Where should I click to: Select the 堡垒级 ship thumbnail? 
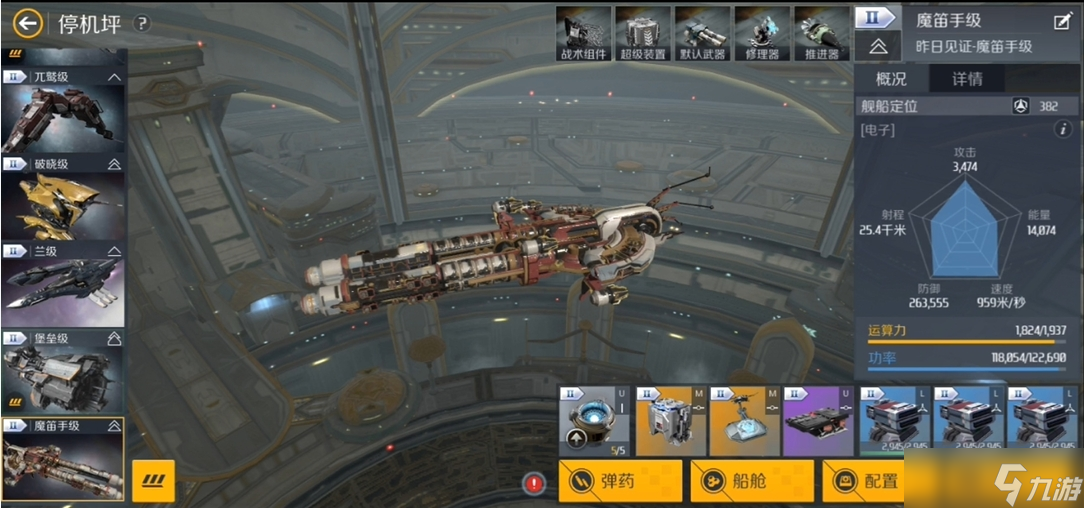click(62, 371)
